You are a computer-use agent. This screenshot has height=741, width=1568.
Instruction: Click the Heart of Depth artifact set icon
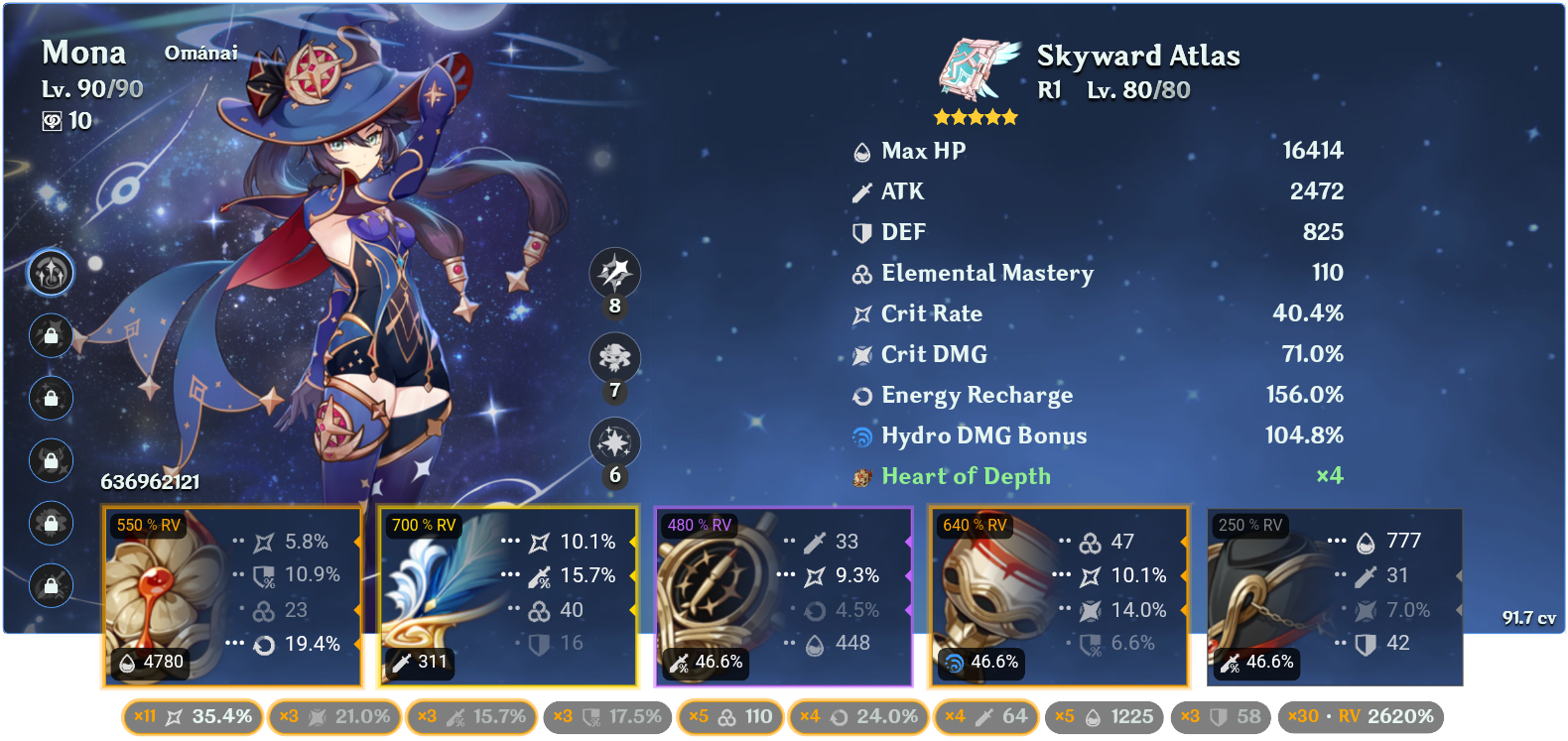point(859,476)
